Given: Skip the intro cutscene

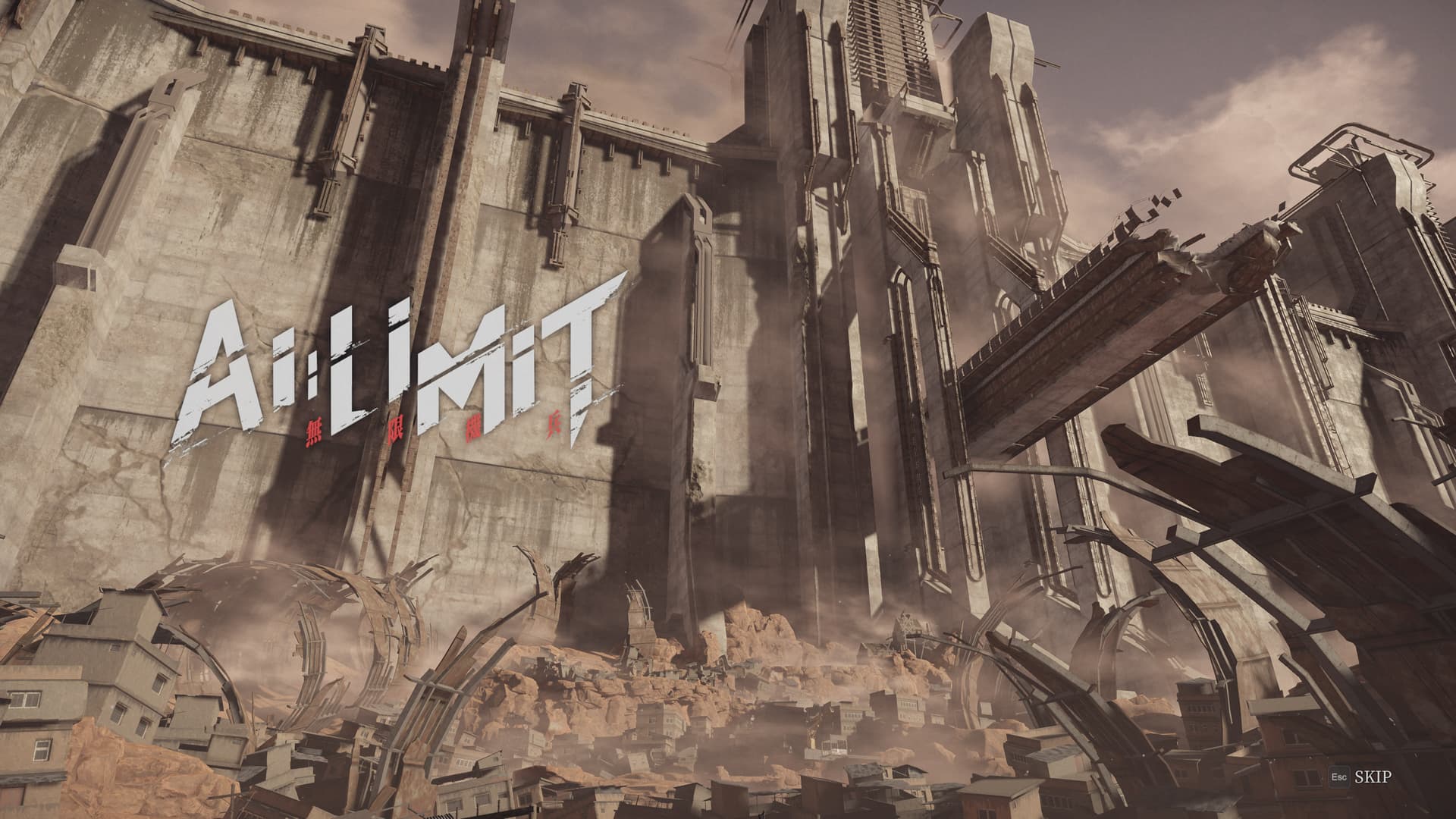Looking at the screenshot, I should click(1372, 777).
